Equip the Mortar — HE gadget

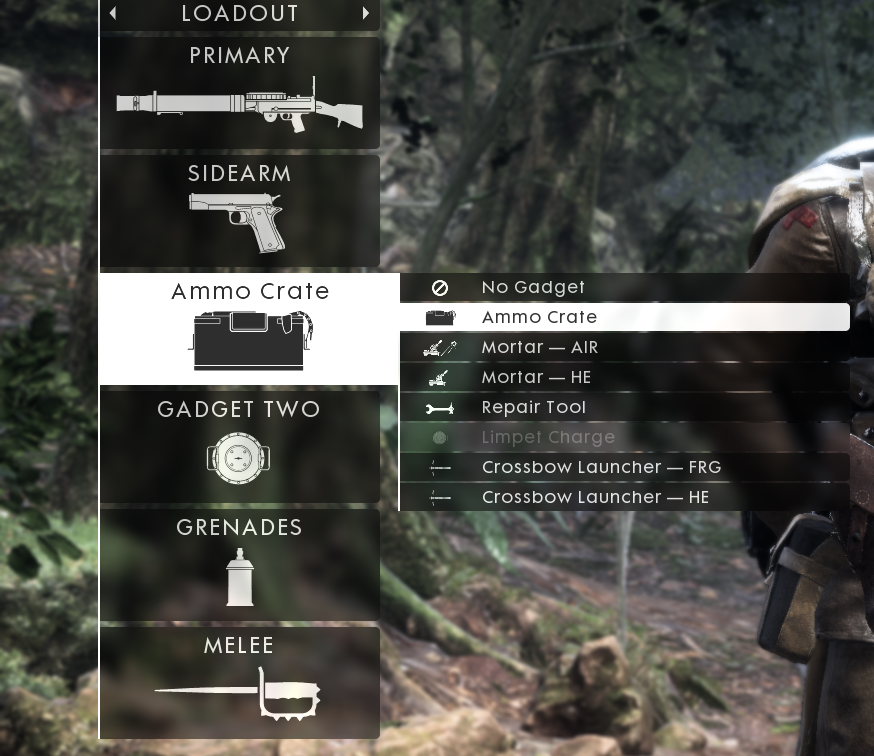(x=624, y=377)
